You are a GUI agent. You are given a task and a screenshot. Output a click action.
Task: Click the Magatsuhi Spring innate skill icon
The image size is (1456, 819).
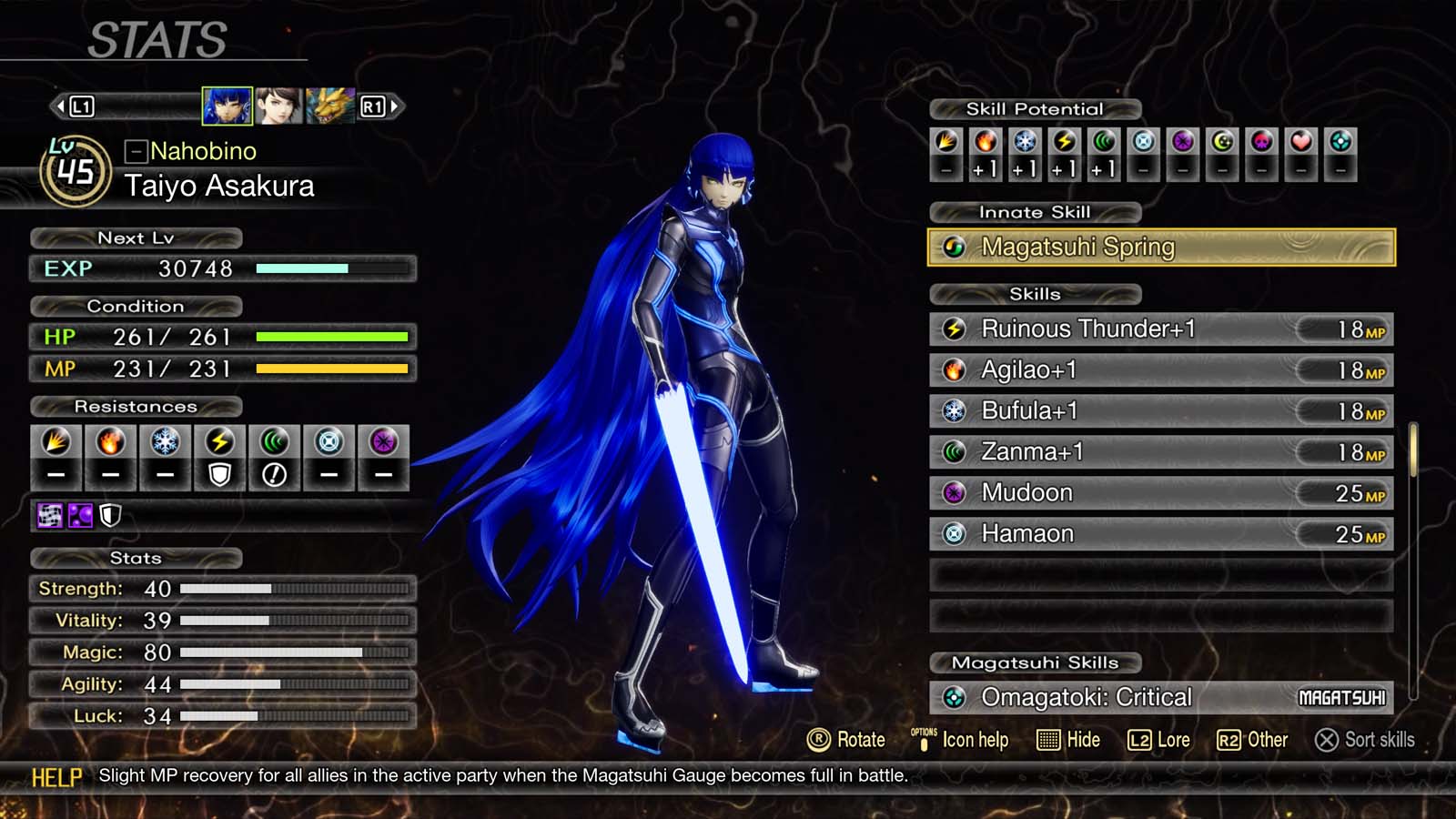click(x=953, y=246)
